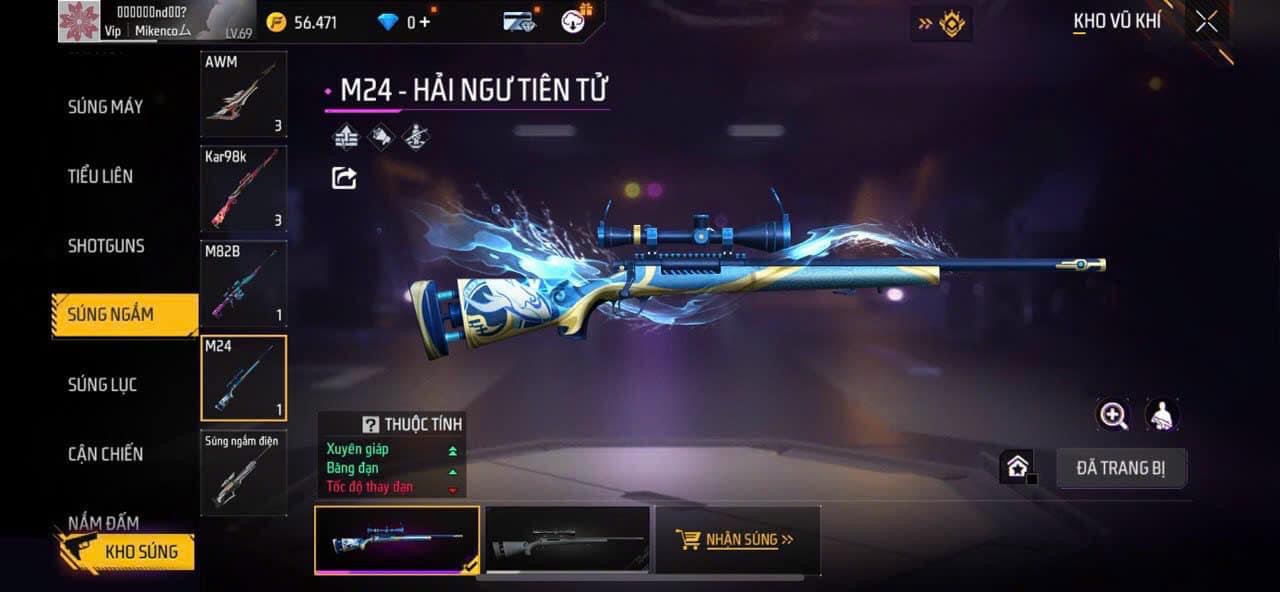Choose the M82B sniper thumbnail
The height and width of the screenshot is (592, 1280).
coord(243,283)
